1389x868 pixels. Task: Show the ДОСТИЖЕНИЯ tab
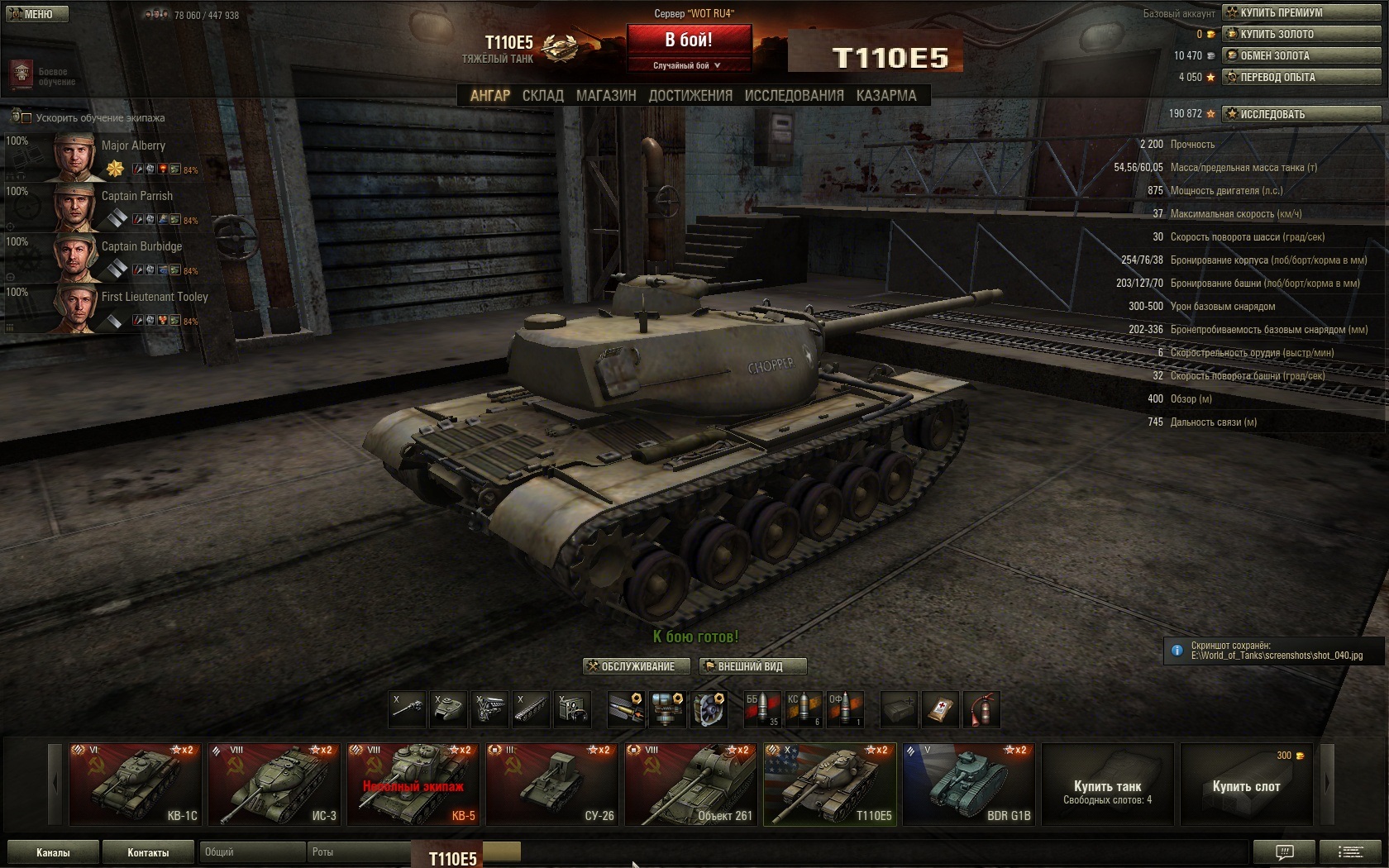[690, 96]
